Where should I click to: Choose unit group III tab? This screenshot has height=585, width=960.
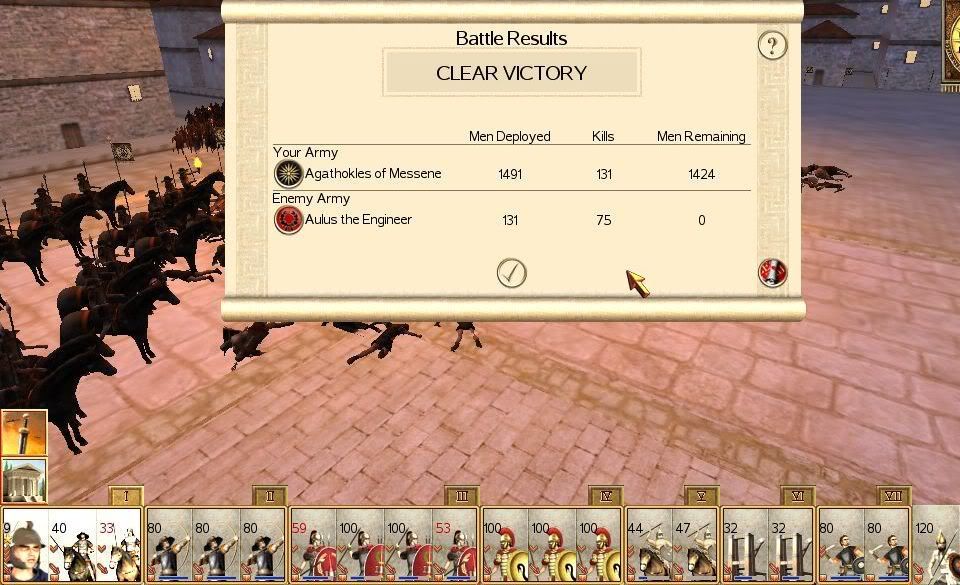pyautogui.click(x=462, y=496)
